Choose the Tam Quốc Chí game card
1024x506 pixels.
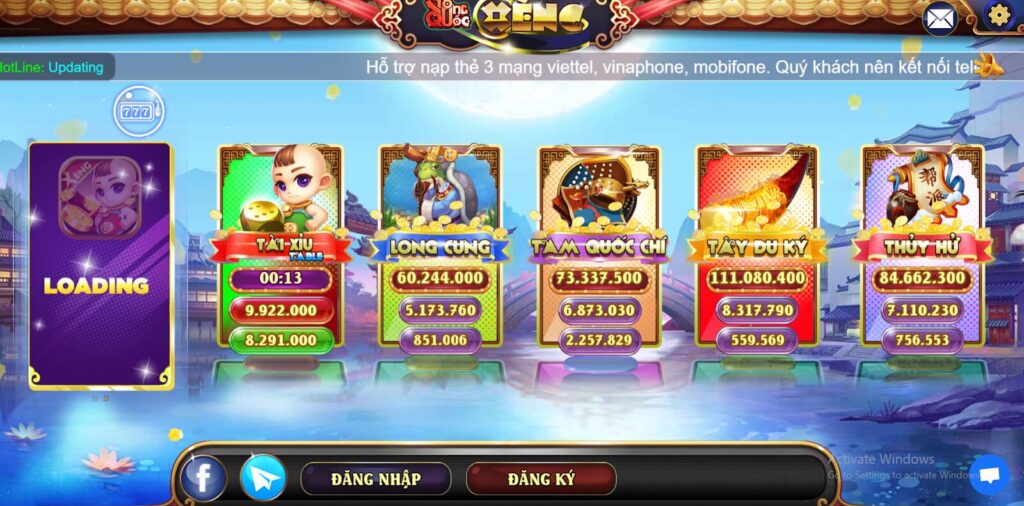[x=600, y=246]
